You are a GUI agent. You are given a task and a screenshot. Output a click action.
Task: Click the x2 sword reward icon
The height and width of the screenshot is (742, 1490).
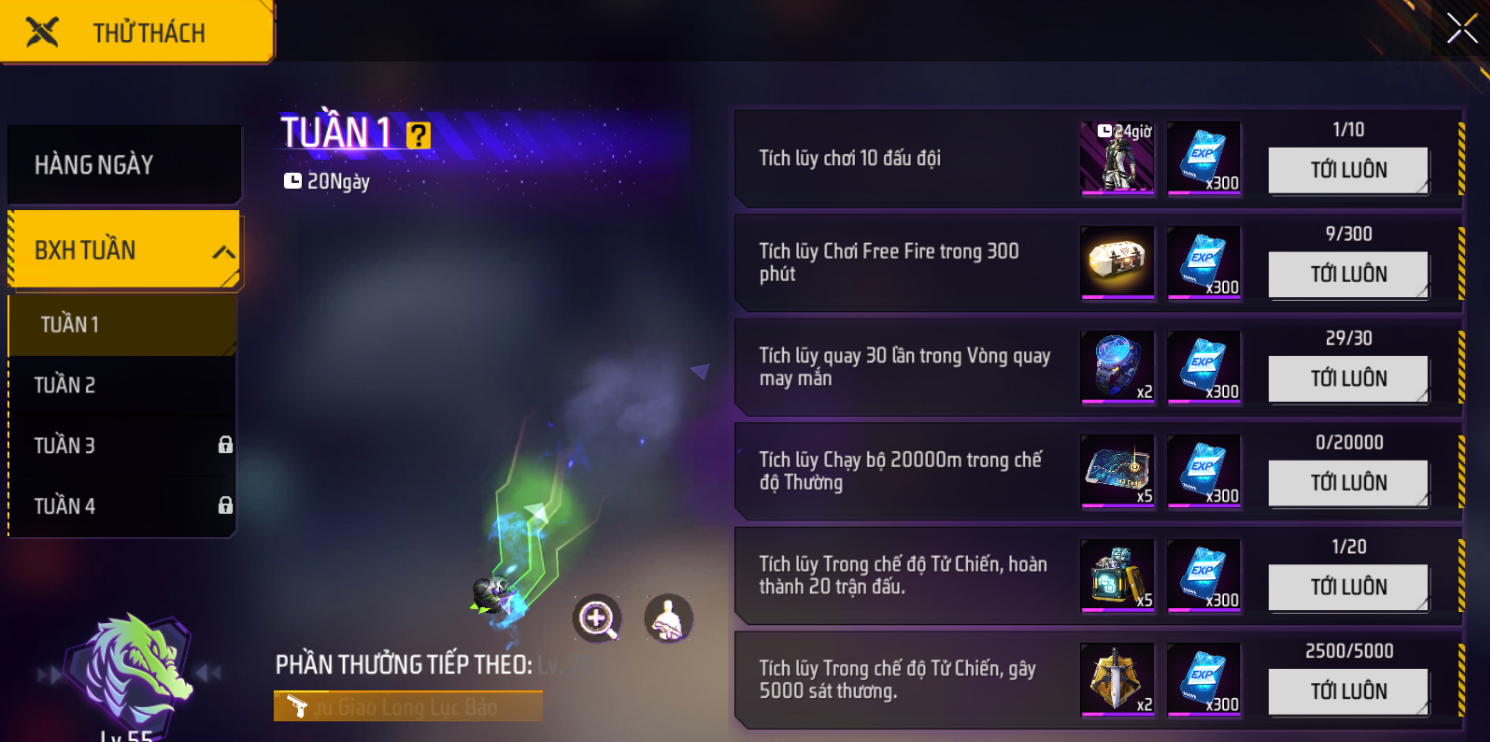(x=1117, y=680)
